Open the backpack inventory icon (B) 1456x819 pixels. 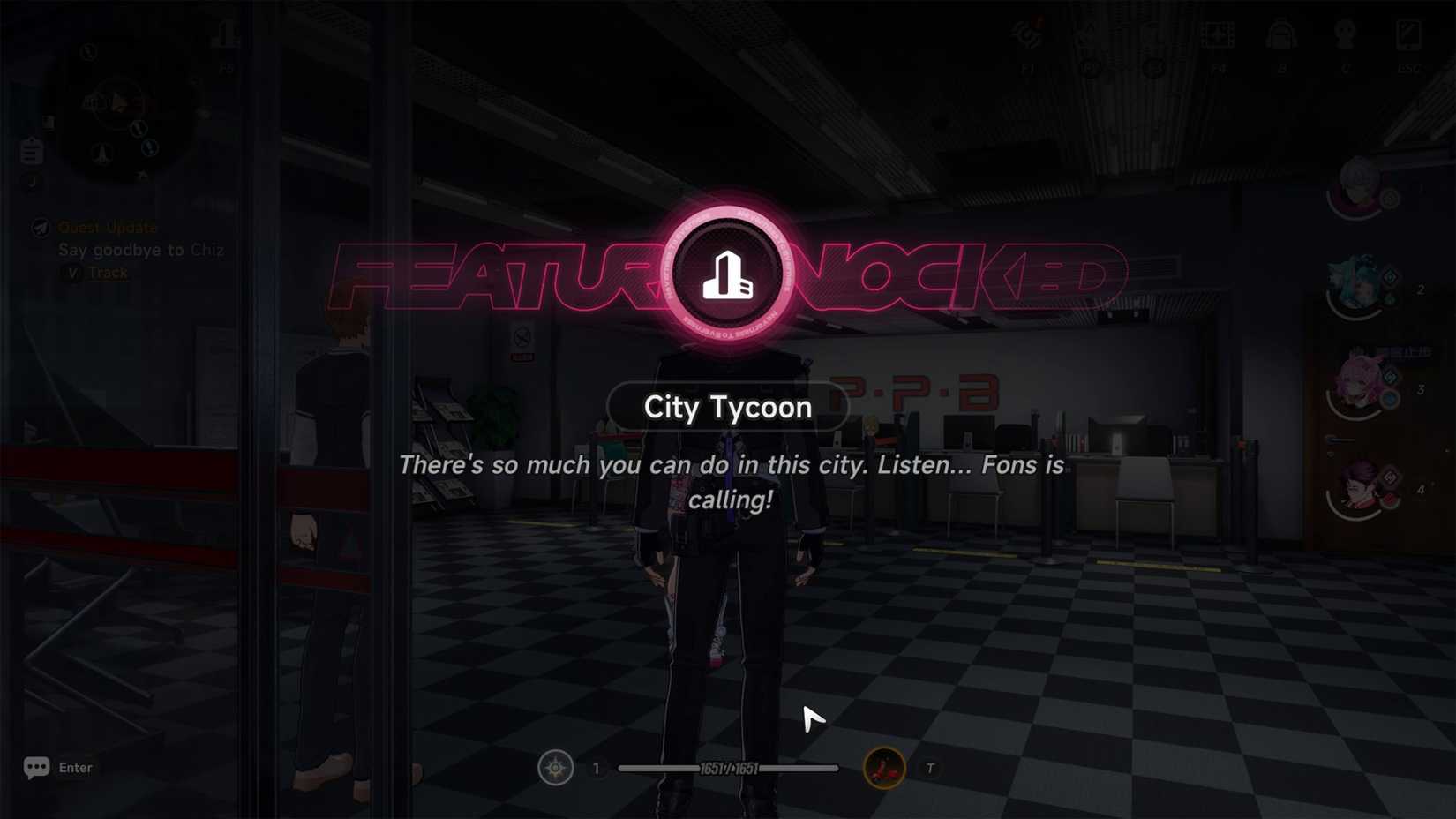1280,35
